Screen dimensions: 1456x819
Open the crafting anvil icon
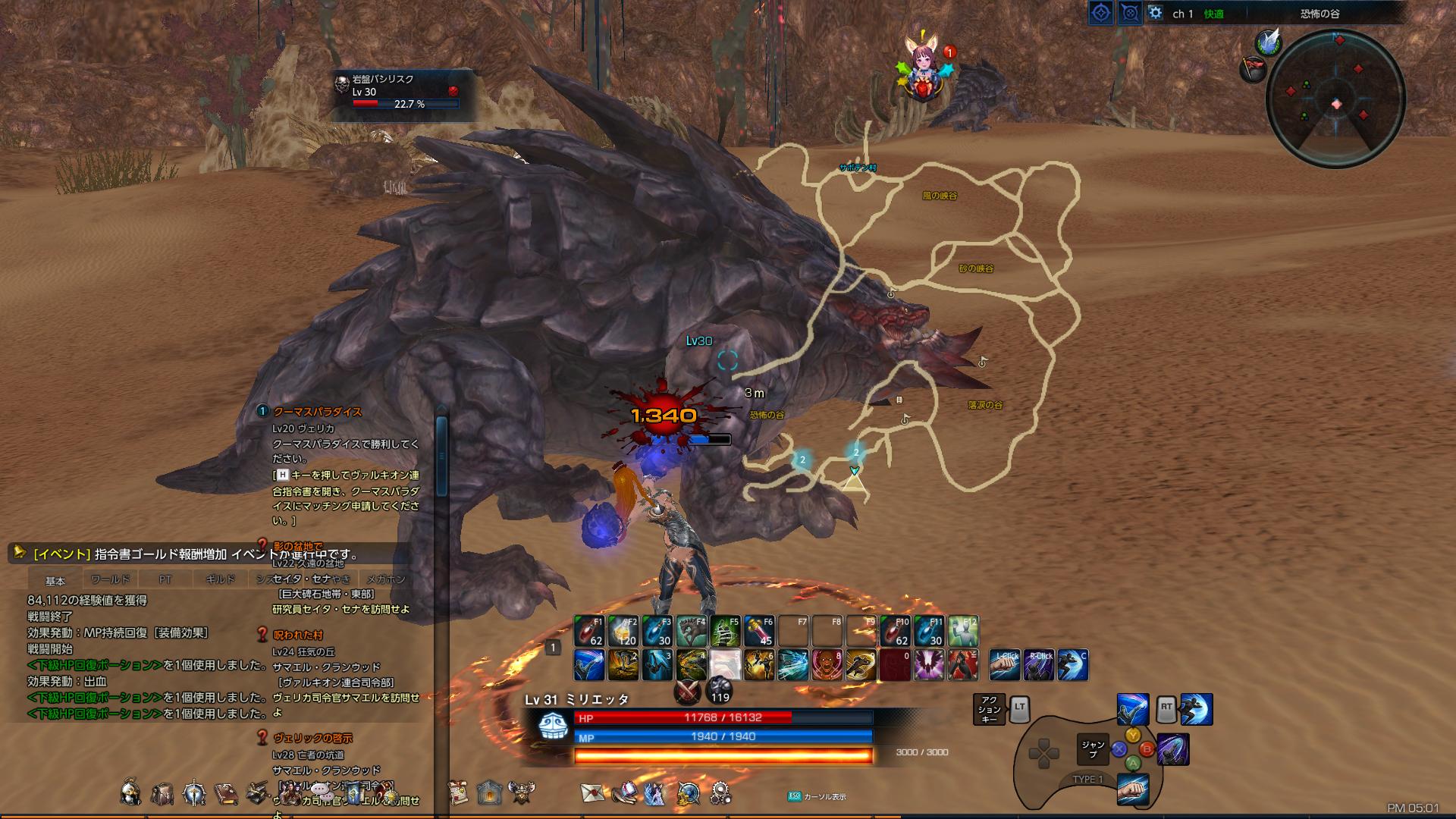coord(258,794)
